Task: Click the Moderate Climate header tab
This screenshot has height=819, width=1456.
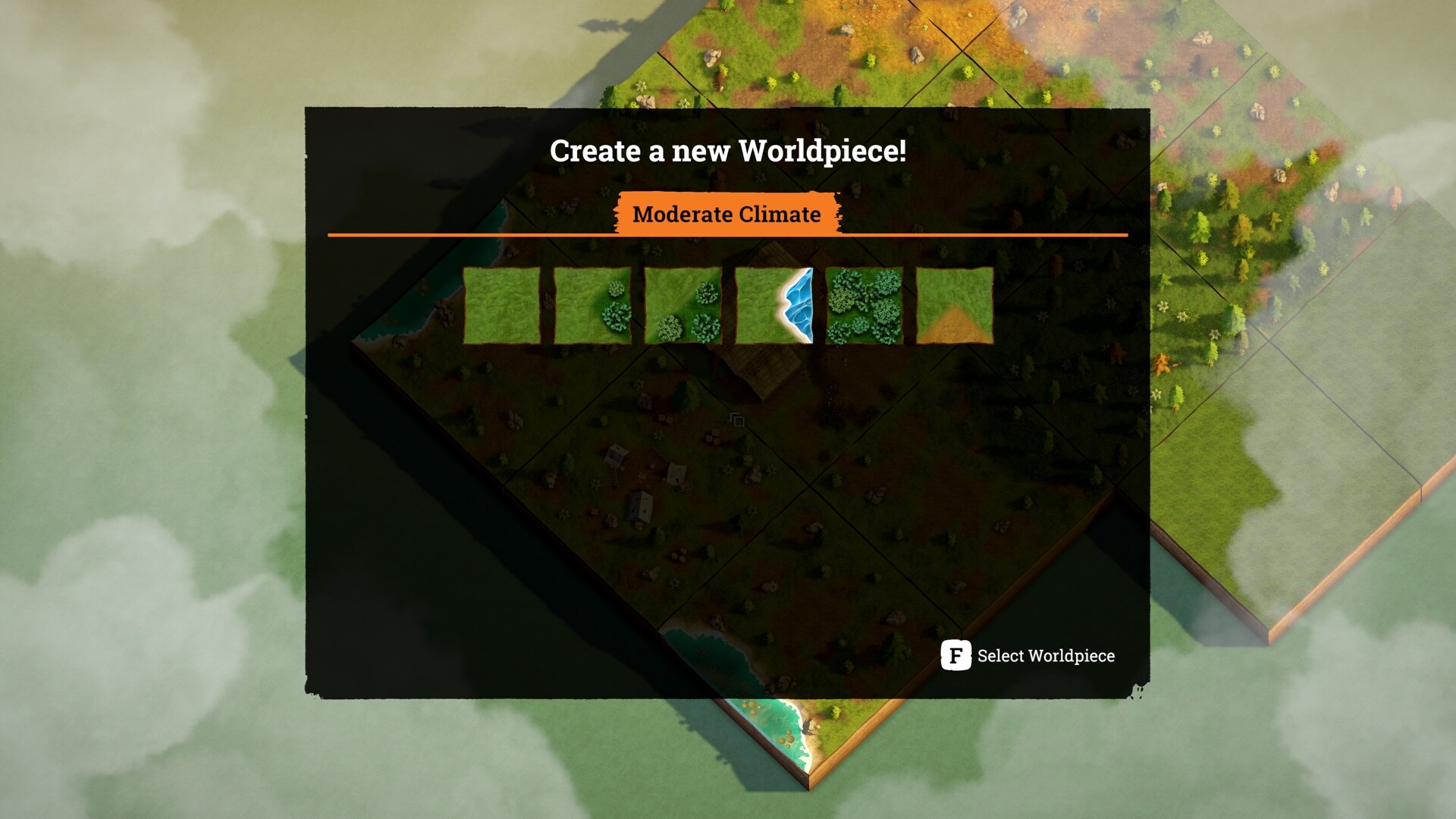Action: point(727,215)
